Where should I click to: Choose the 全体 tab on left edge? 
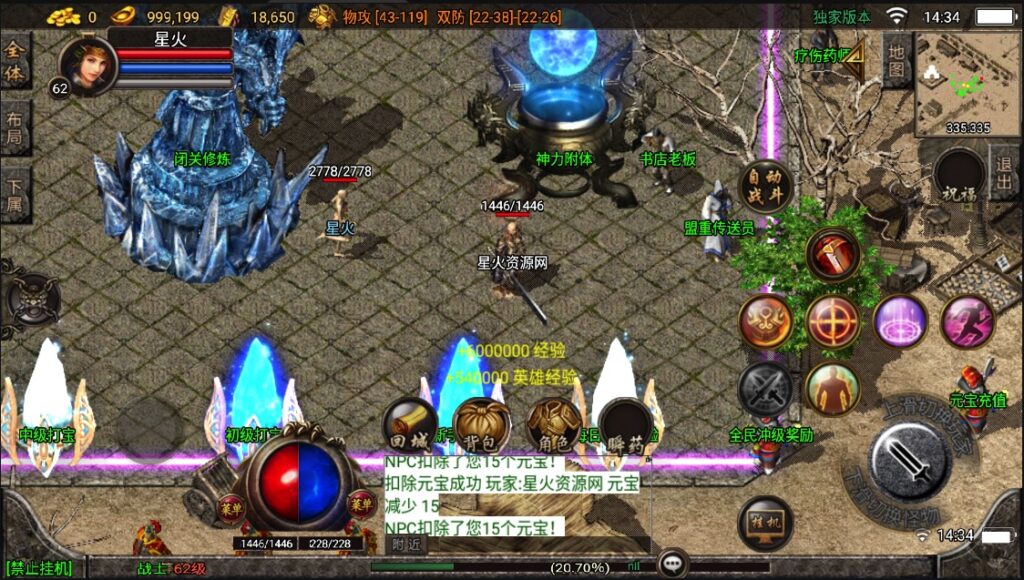(x=14, y=60)
